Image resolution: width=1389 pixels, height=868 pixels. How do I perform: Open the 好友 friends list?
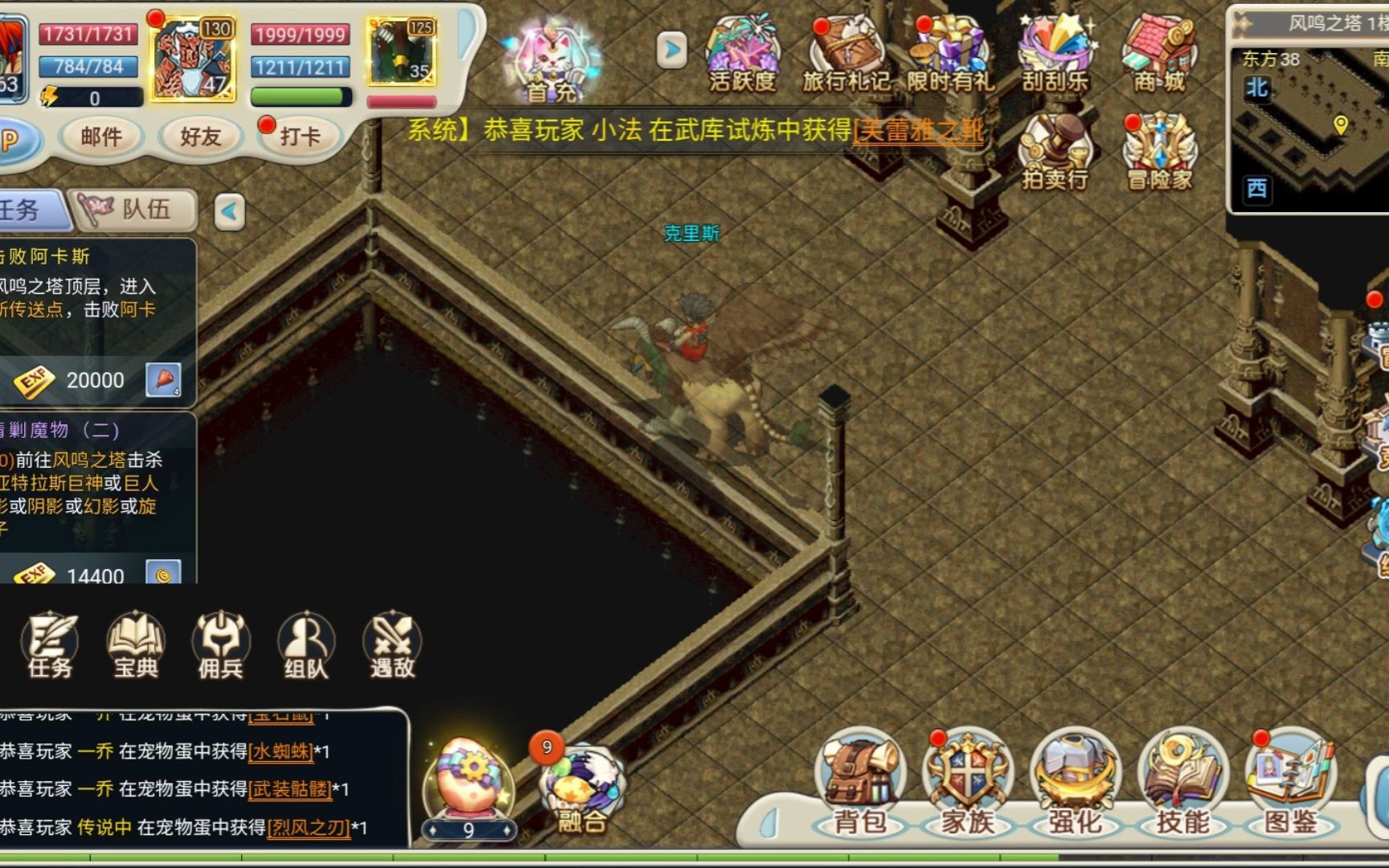[200, 137]
